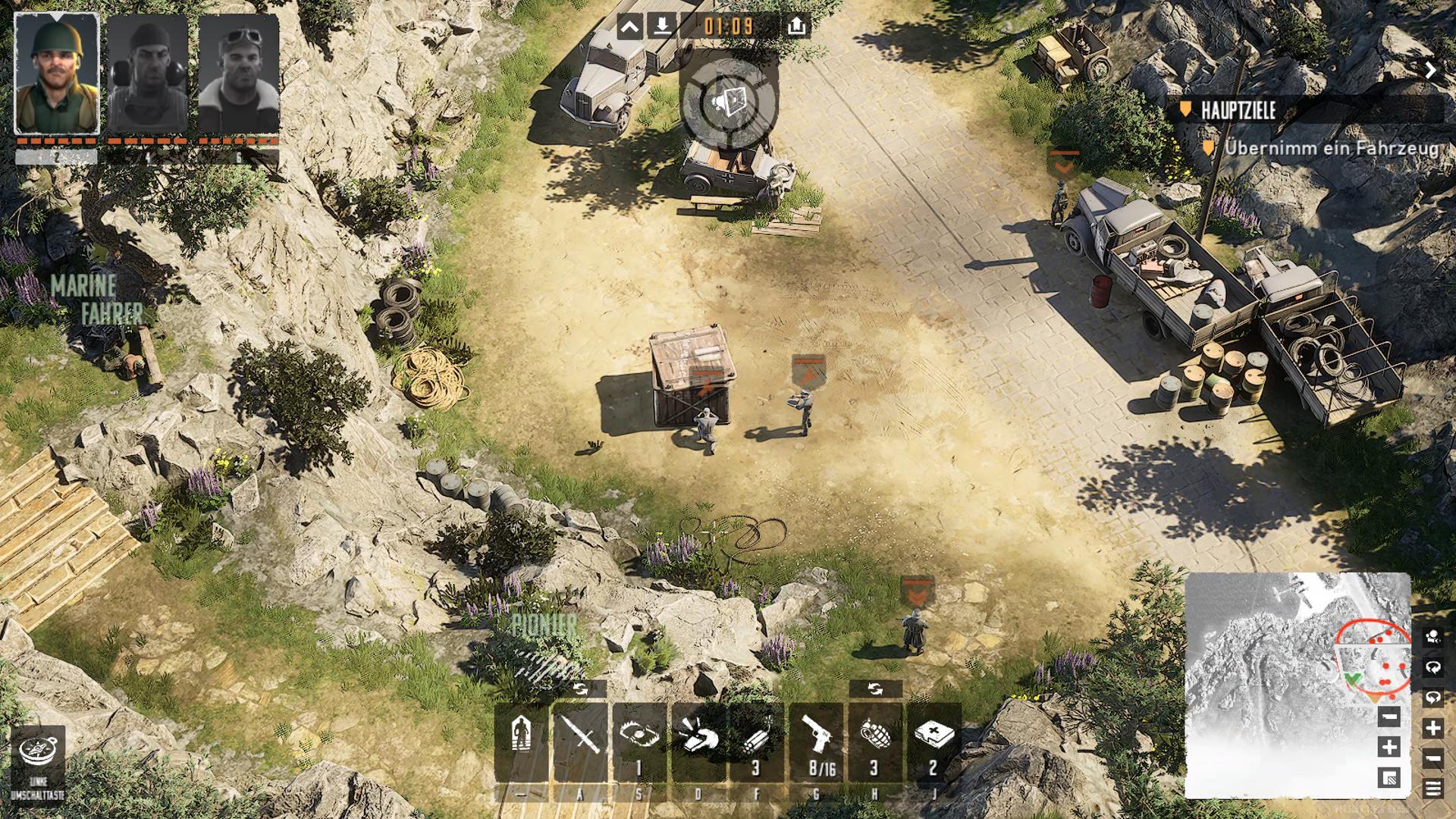Quick save with the down-arrow button
This screenshot has height=819, width=1456.
663,27
